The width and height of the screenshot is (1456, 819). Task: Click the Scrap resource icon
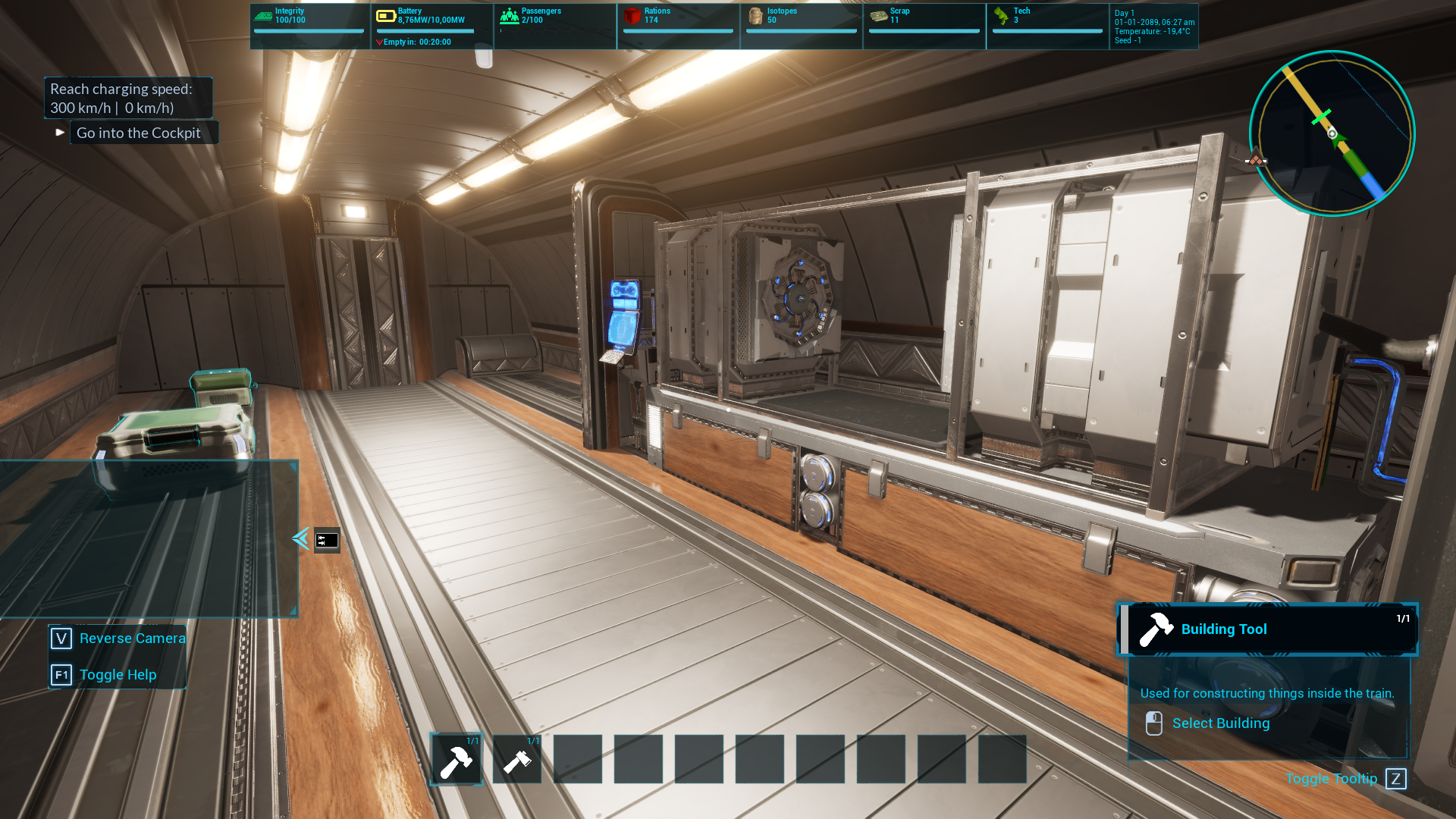pyautogui.click(x=879, y=16)
